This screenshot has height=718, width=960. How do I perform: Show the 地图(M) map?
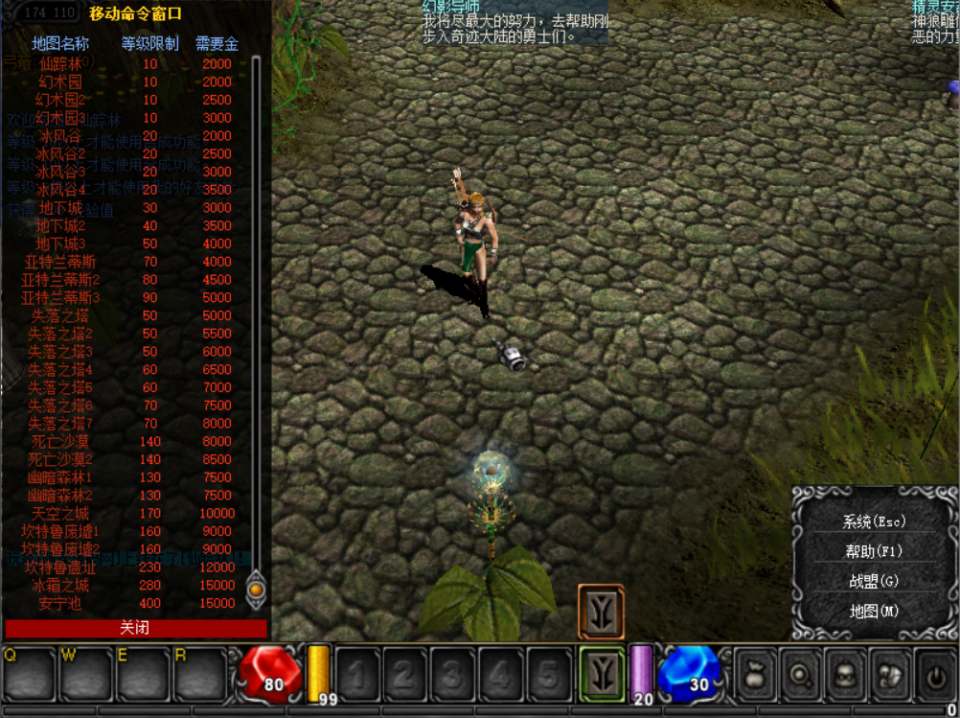873,610
